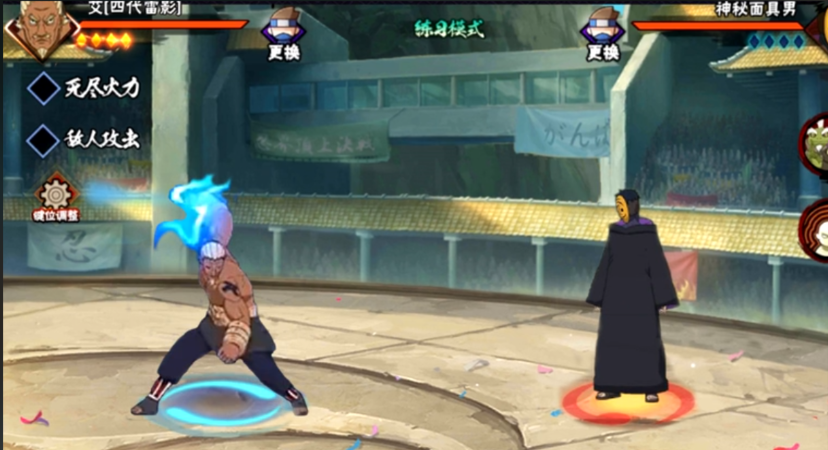
Task: Toggle the 无尽火力 (endless firepower) checkbox
Action: tap(44, 88)
